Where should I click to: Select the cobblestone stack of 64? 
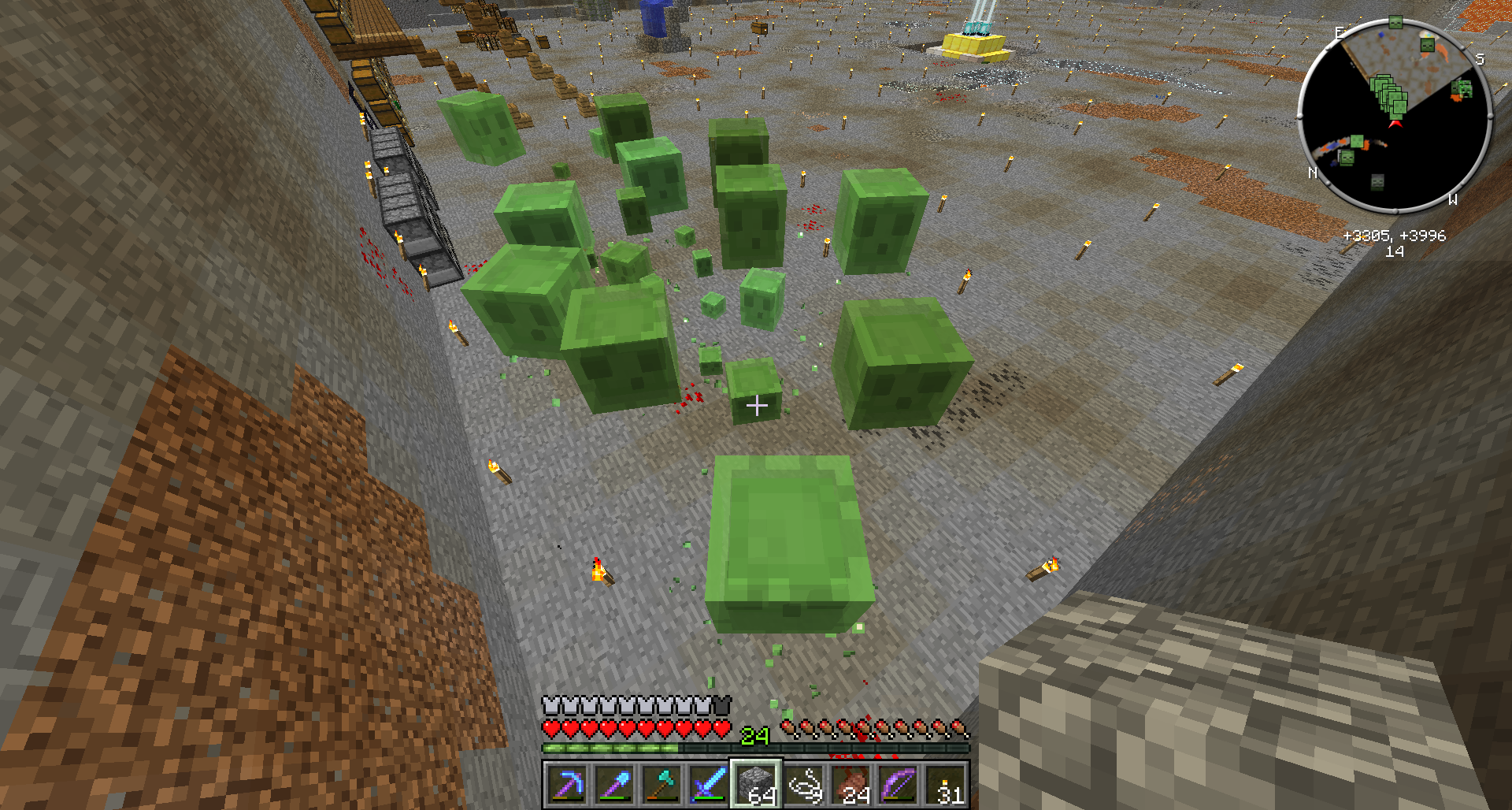click(757, 785)
